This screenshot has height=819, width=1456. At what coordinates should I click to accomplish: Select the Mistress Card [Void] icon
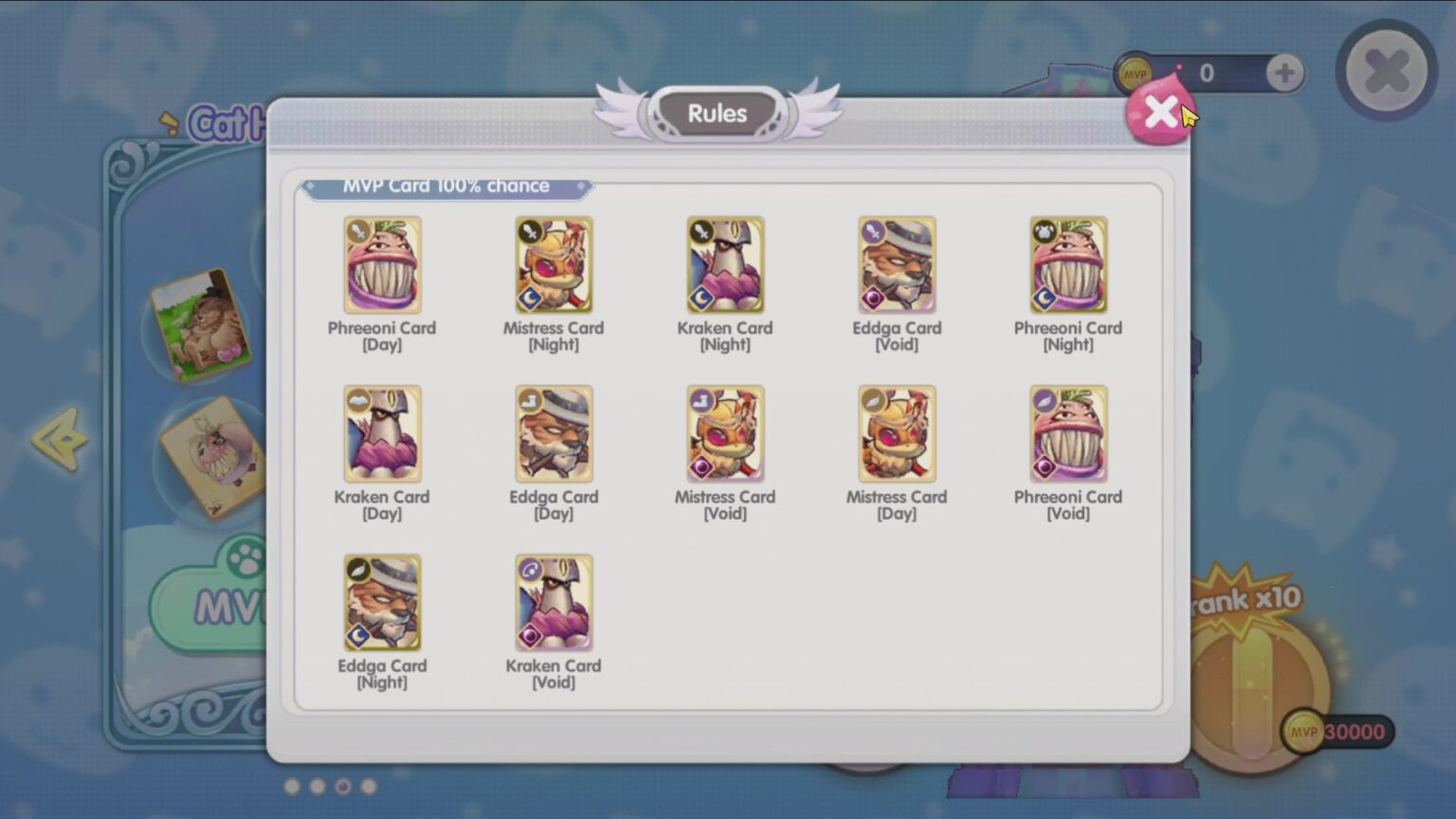(x=724, y=433)
